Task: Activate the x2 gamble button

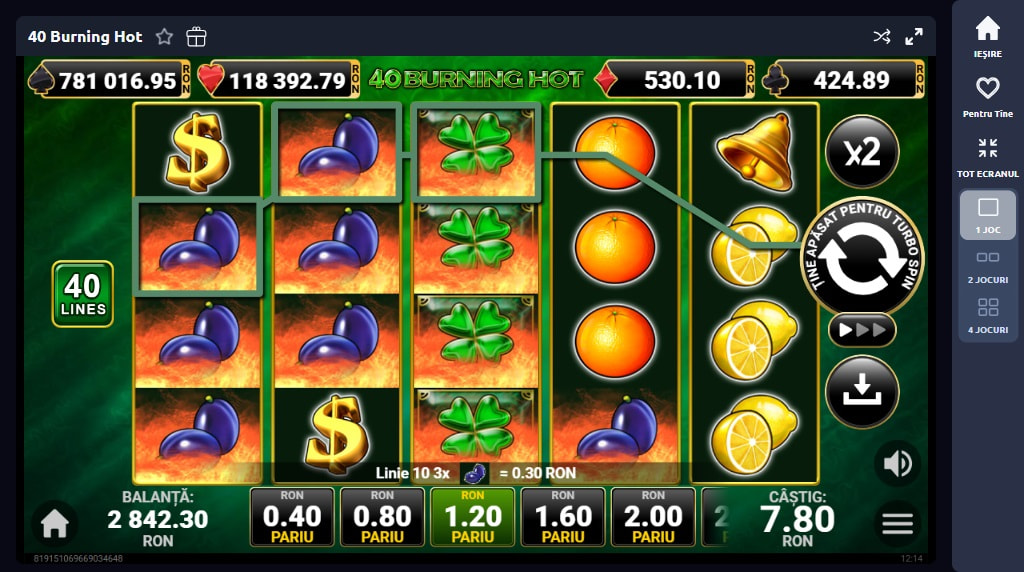Action: pos(861,152)
